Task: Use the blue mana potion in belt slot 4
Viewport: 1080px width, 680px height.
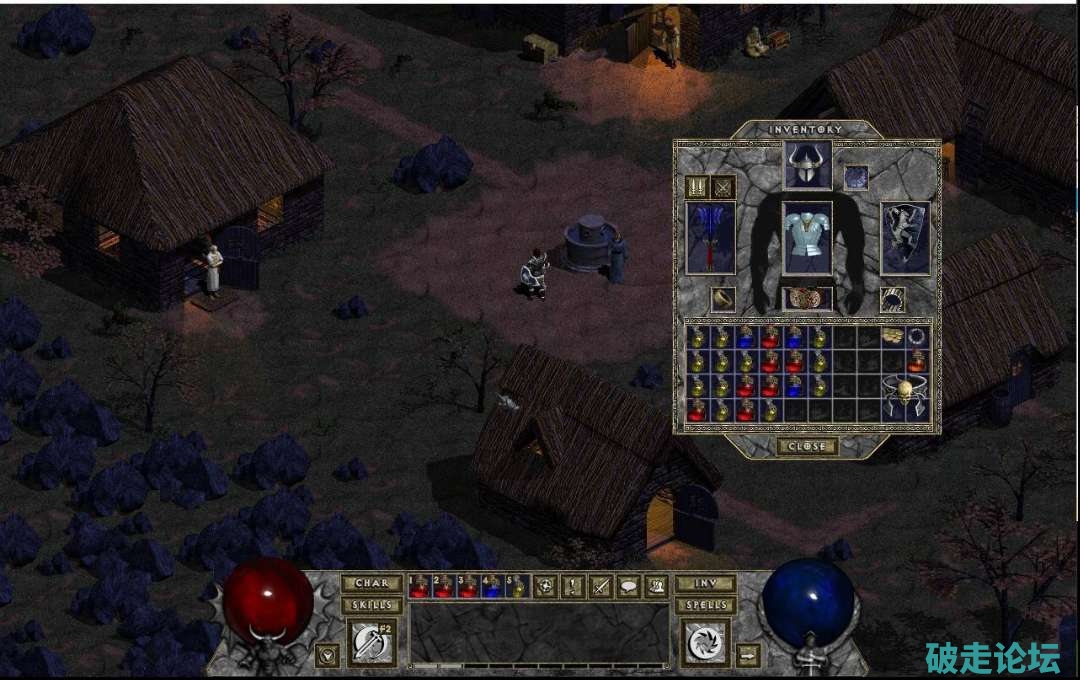Action: 494,586
